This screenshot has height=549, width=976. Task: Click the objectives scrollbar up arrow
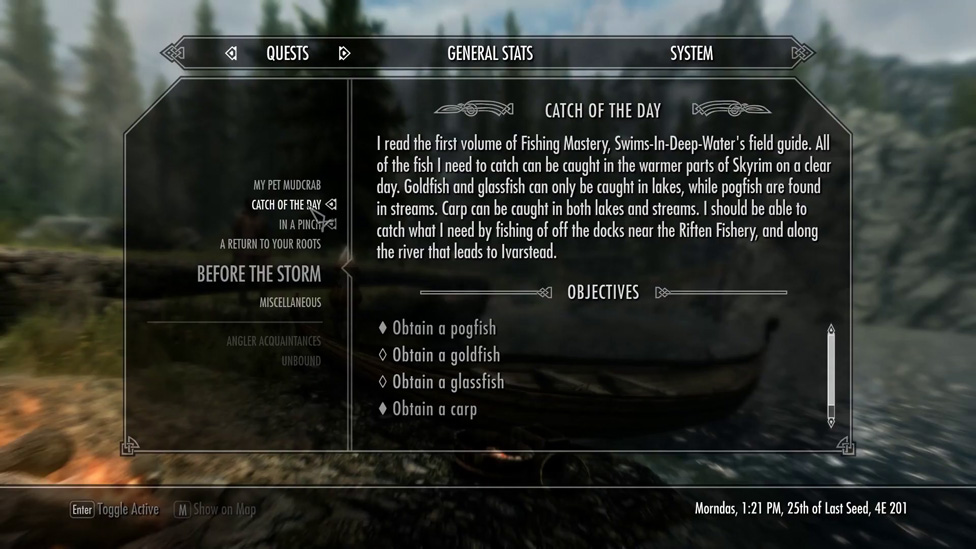tap(830, 329)
